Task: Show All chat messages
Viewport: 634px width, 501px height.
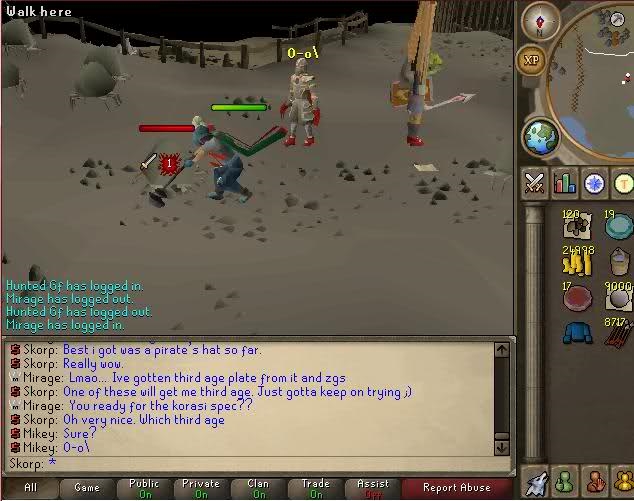Action: [30, 488]
